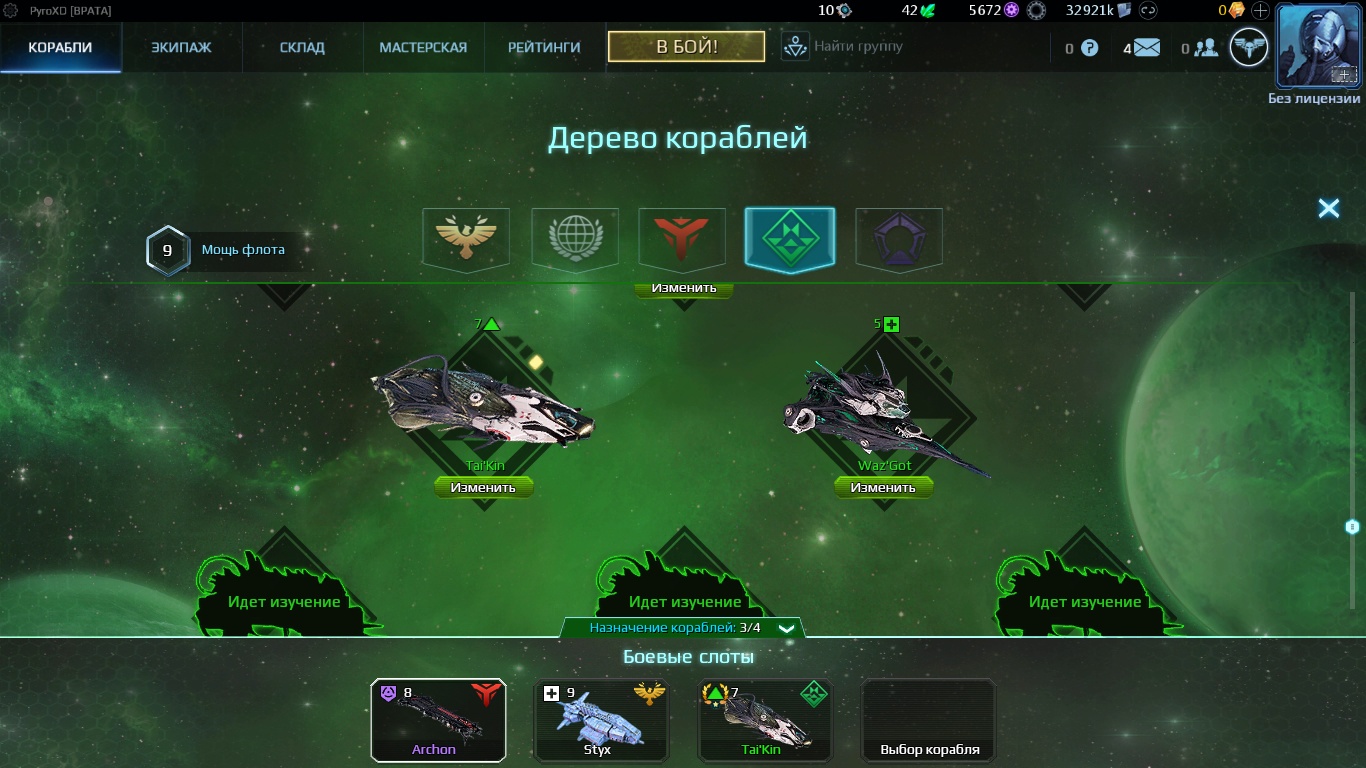Open the mail envelope icon
The image size is (1366, 768).
(1146, 47)
